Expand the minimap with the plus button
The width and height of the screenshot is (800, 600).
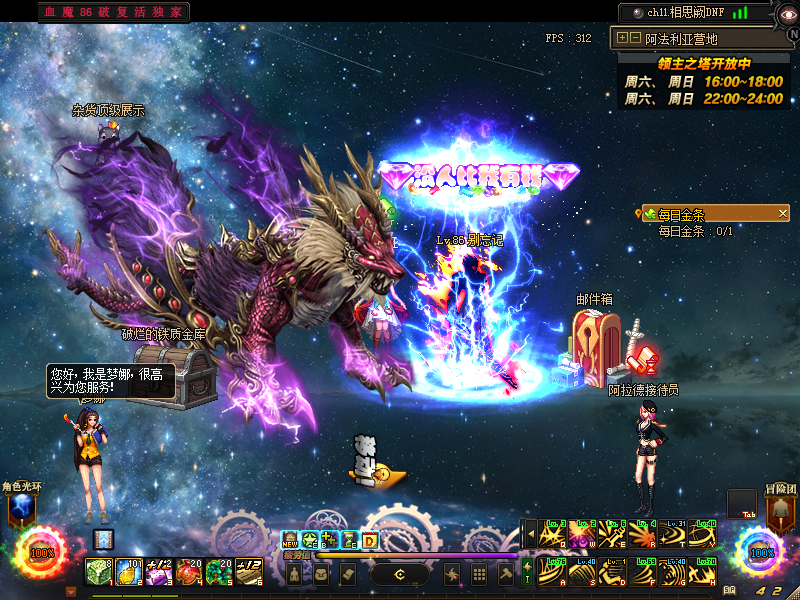coord(623,38)
